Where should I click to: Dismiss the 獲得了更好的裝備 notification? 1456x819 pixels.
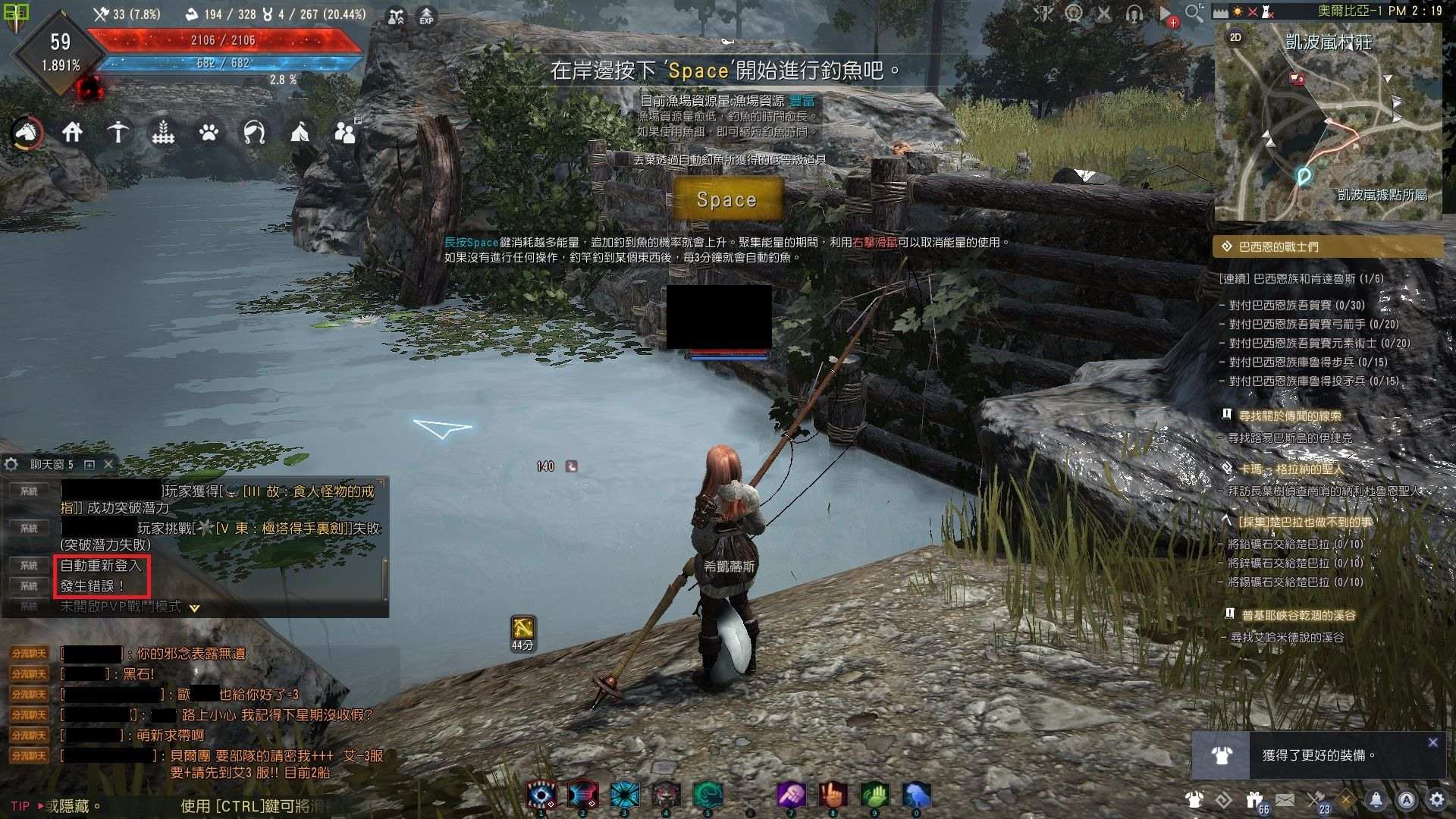[1434, 742]
